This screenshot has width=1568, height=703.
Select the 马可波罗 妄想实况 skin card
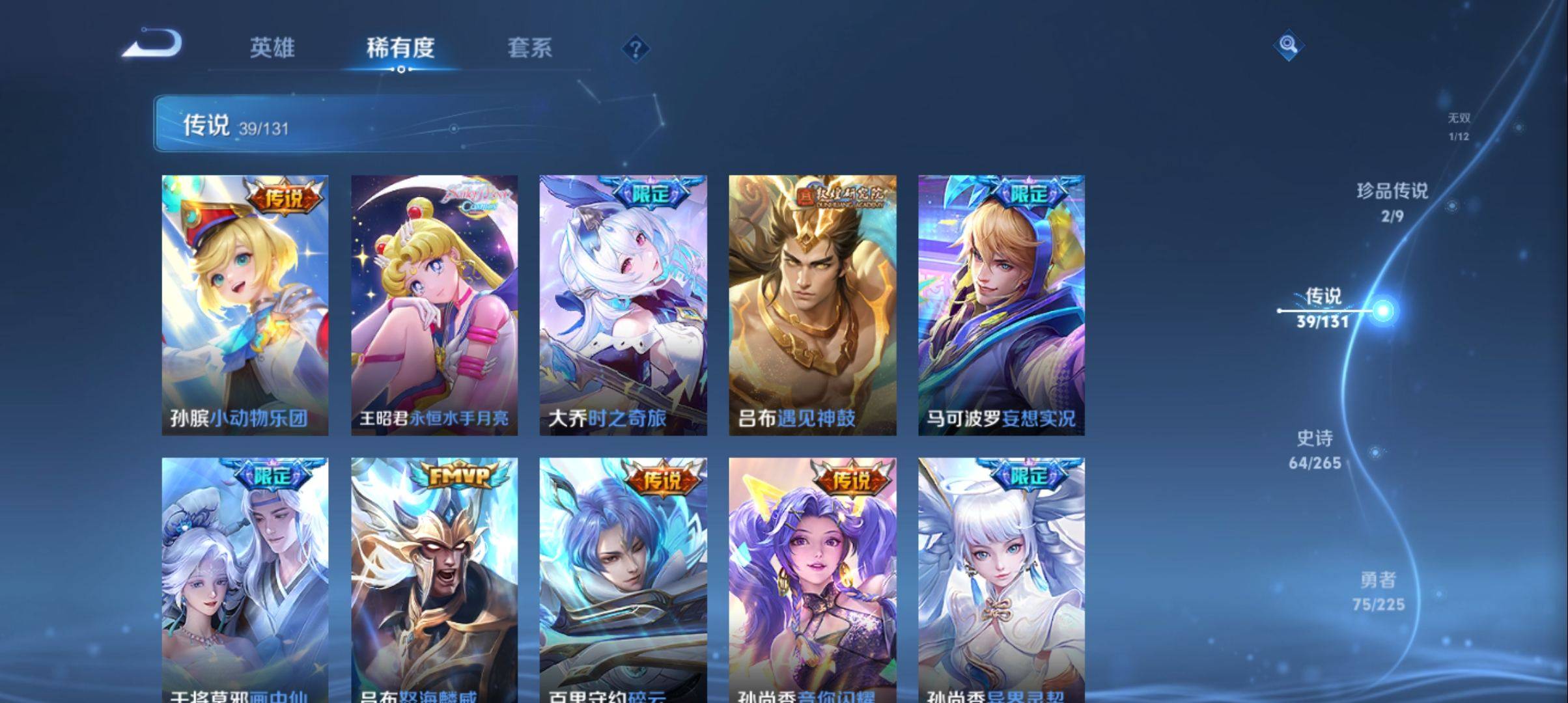[1001, 305]
